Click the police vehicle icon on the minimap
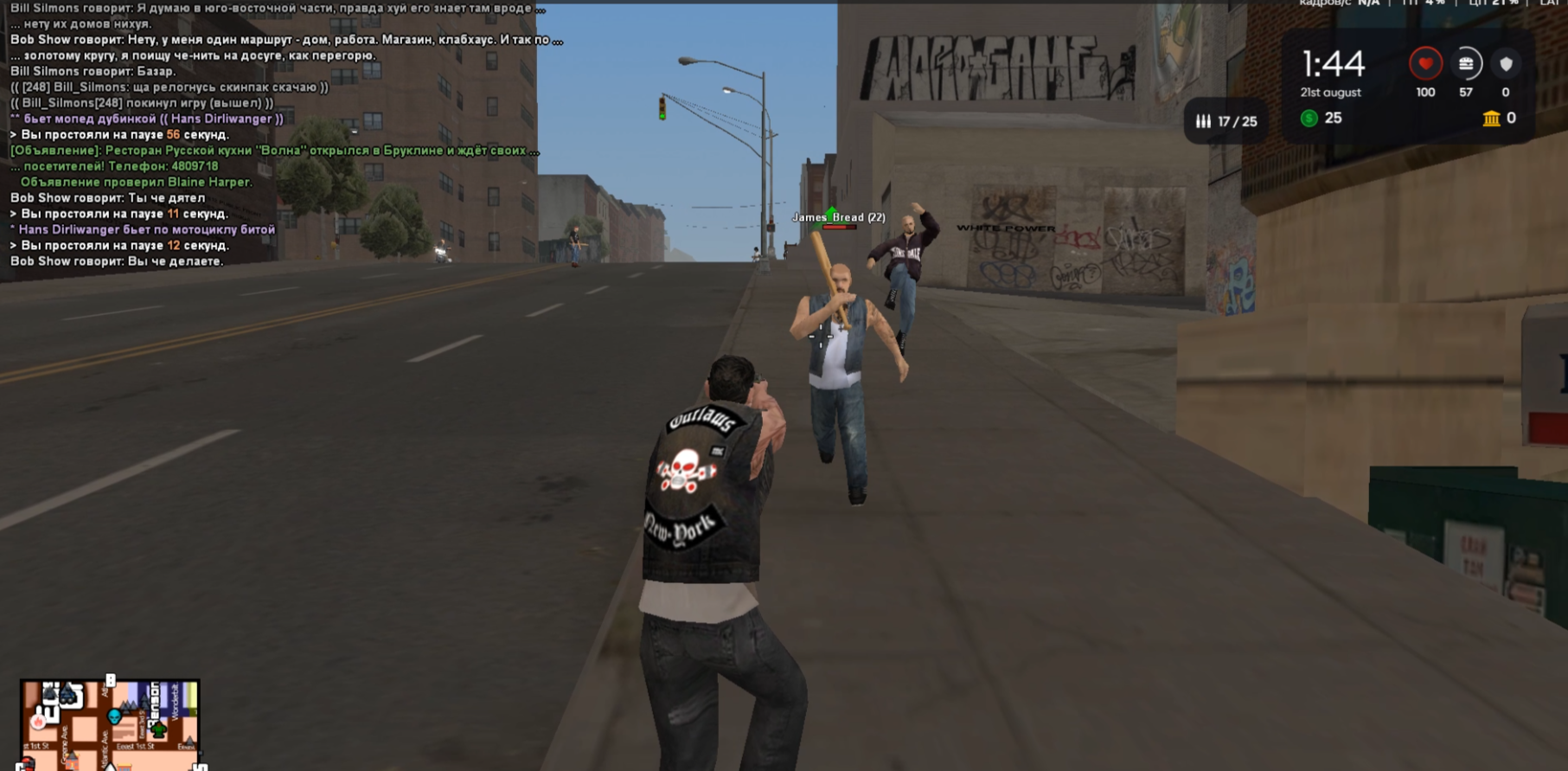This screenshot has height=771, width=1568. 67,696
